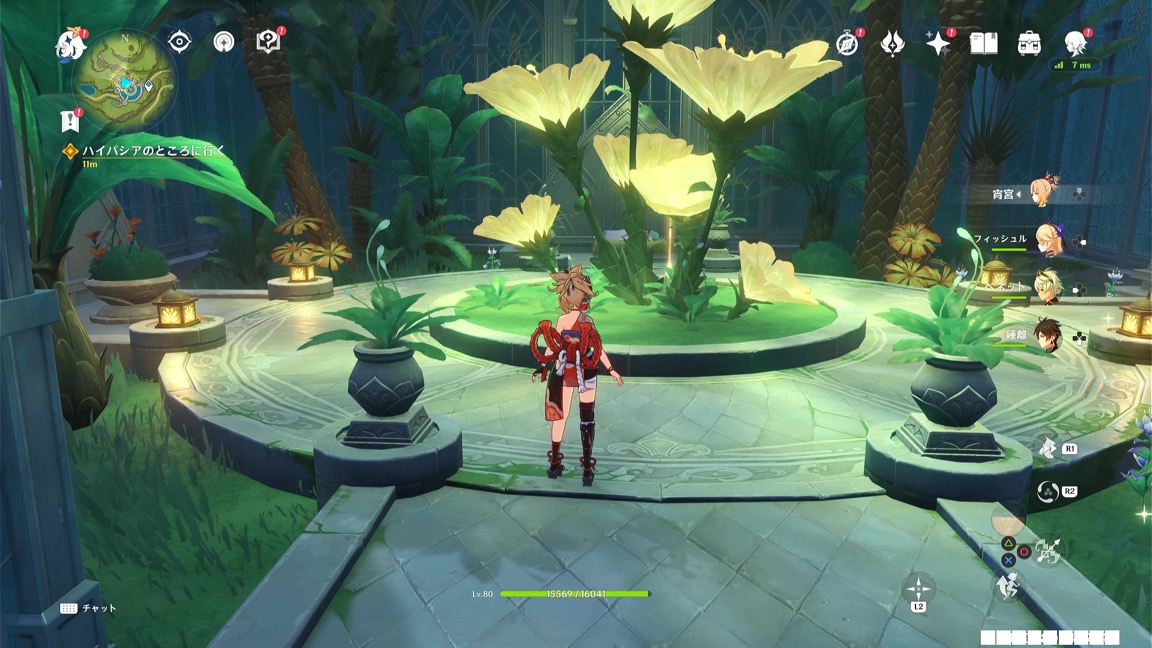Open the backpack inventory
The width and height of the screenshot is (1152, 648).
(x=1029, y=43)
